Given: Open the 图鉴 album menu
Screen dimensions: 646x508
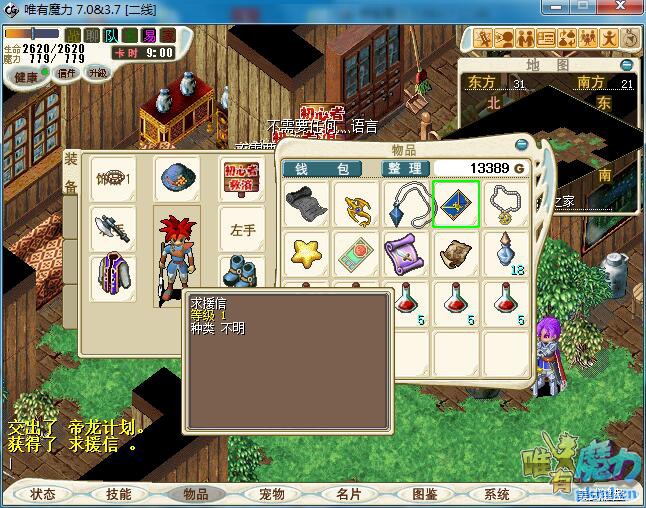Looking at the screenshot, I should click(423, 494).
